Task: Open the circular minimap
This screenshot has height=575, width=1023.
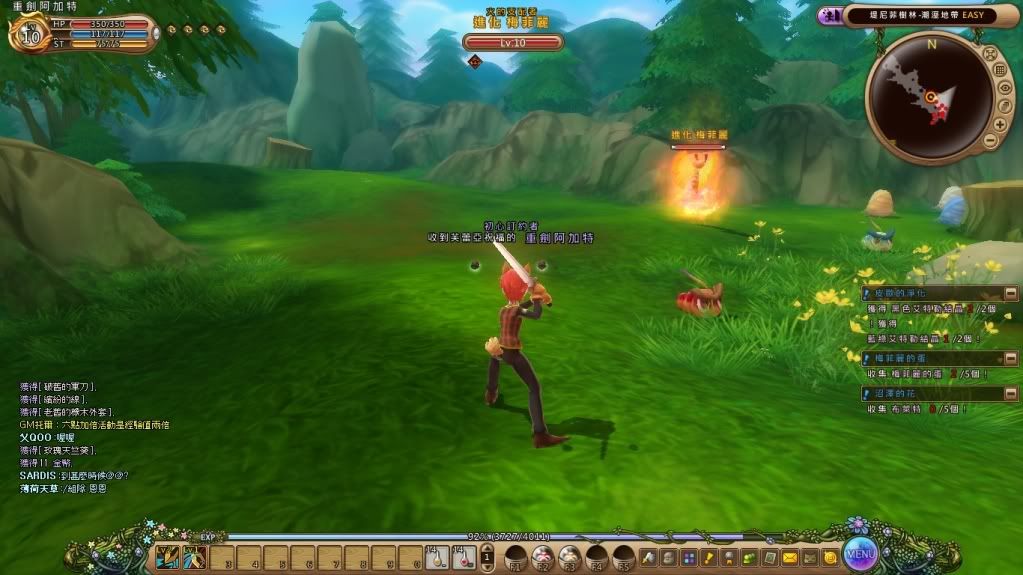Action: coord(928,96)
